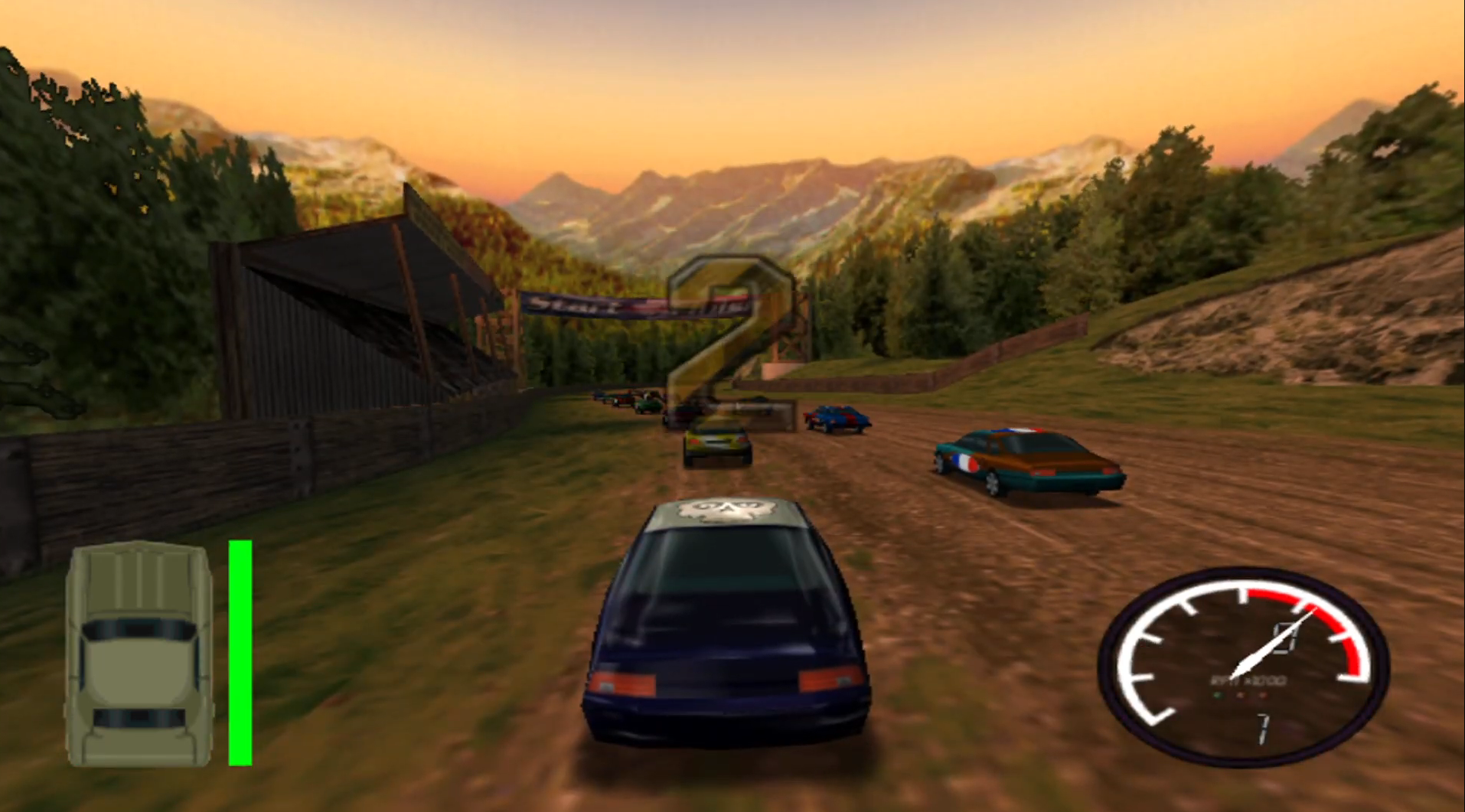1465x812 pixels.
Task: Select the speed digit below the gauge center
Action: pos(1263,727)
